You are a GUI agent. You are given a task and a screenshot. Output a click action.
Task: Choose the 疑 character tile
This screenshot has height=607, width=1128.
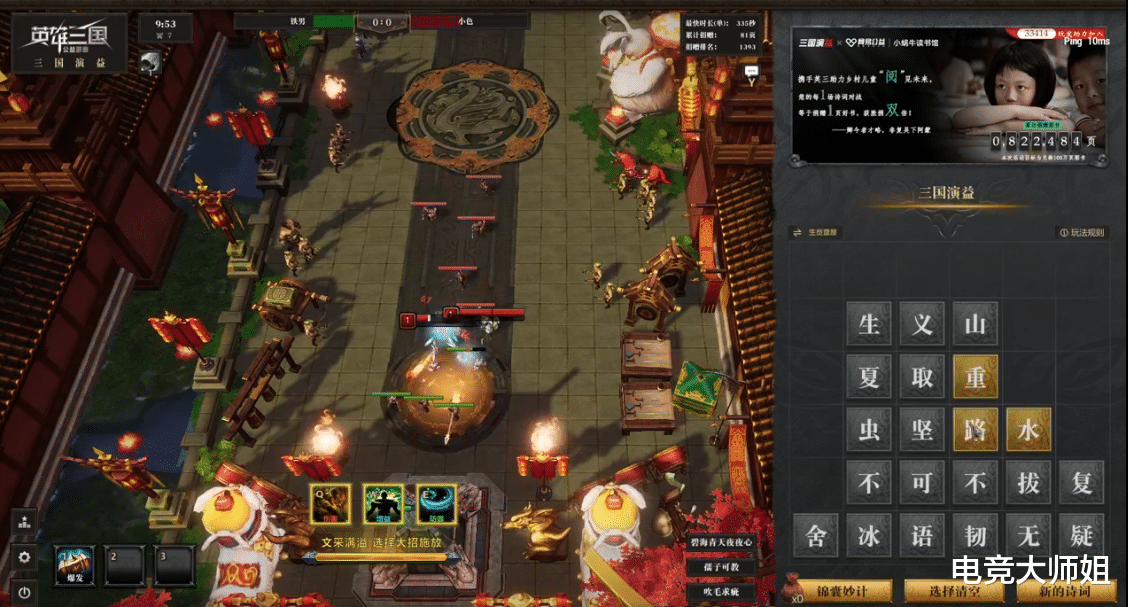(x=1081, y=535)
